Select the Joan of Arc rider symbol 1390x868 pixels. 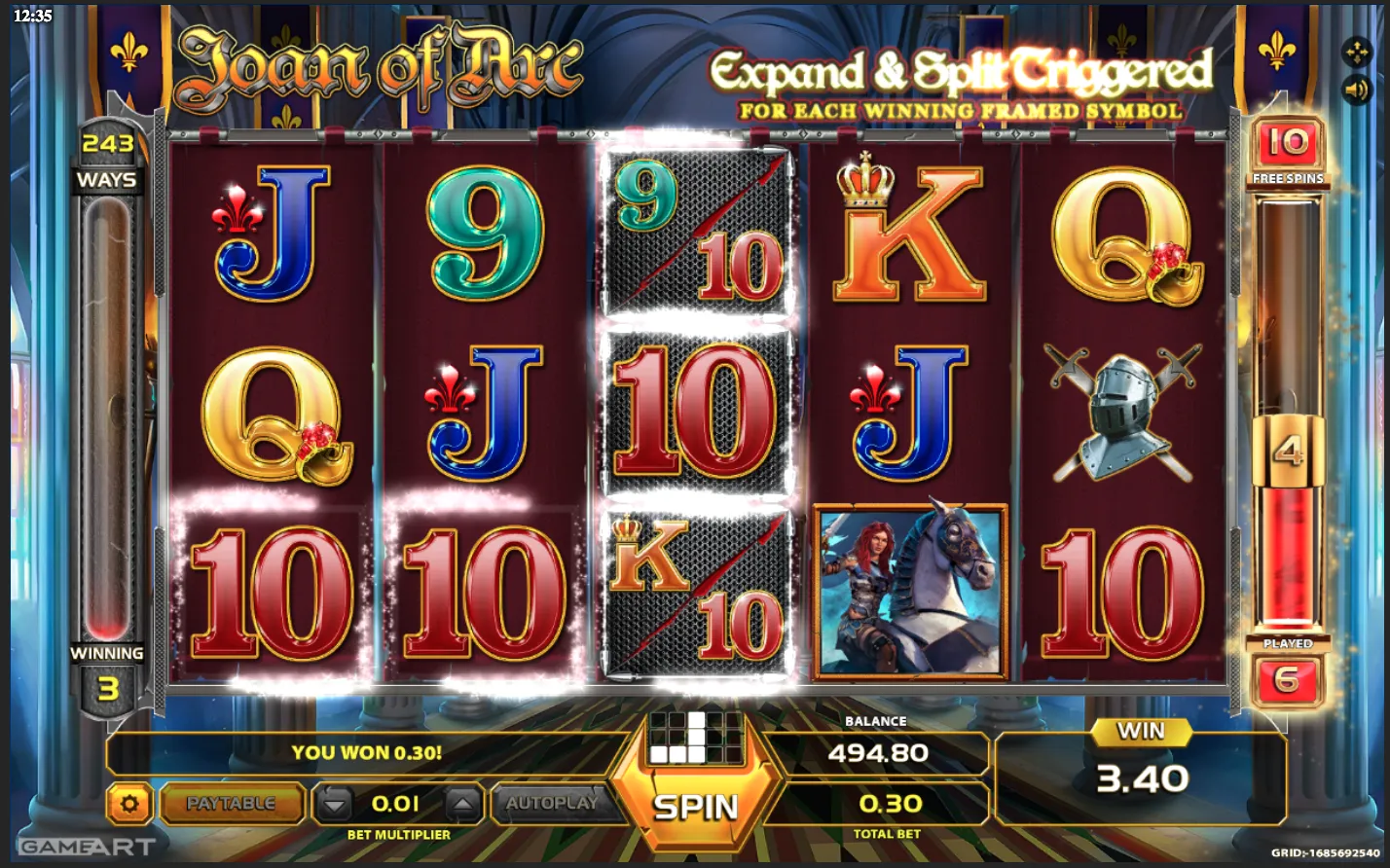[x=910, y=589]
